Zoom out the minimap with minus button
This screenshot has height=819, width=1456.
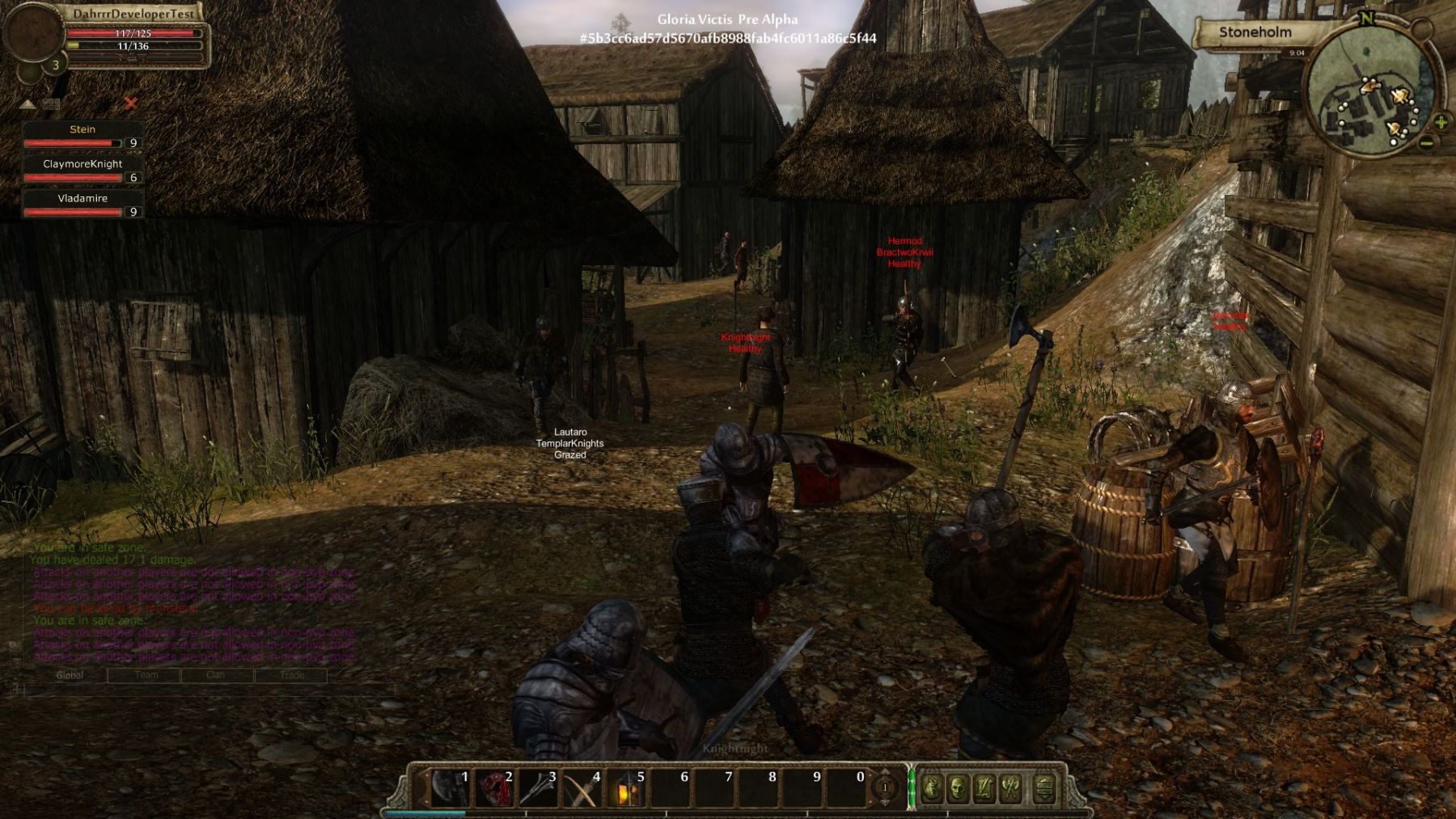1427,144
